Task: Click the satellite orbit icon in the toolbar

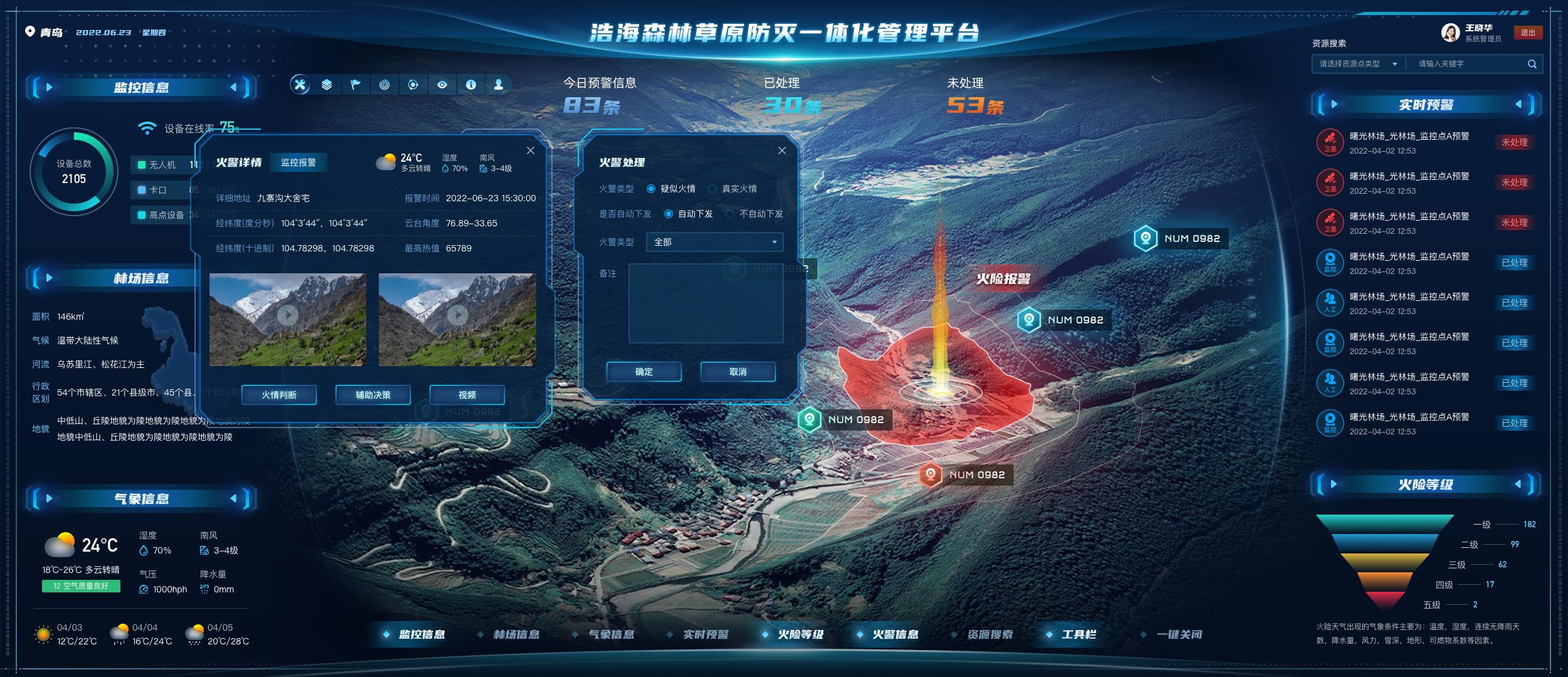Action: point(412,85)
